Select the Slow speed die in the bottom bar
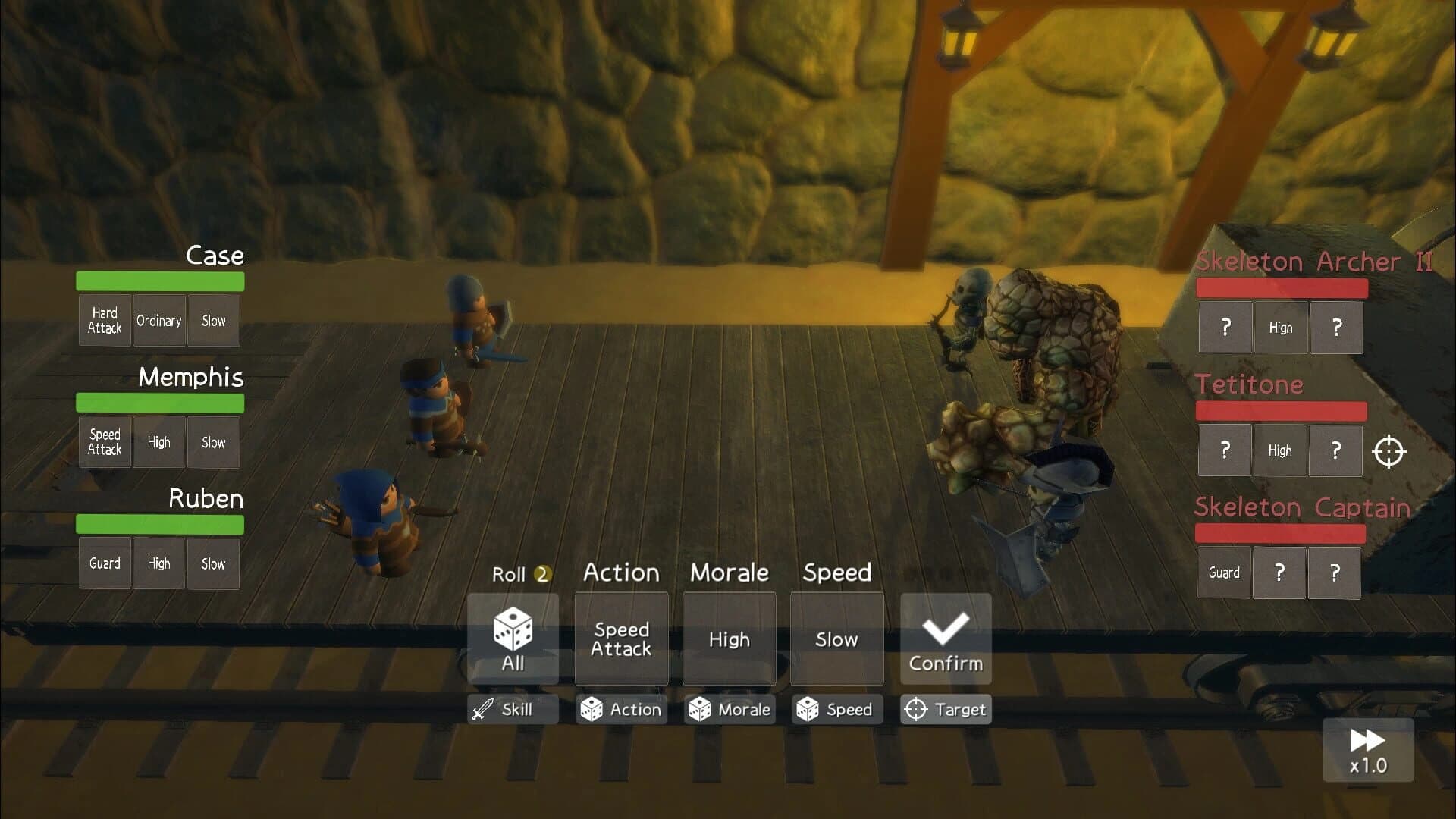1456x819 pixels. coord(836,638)
